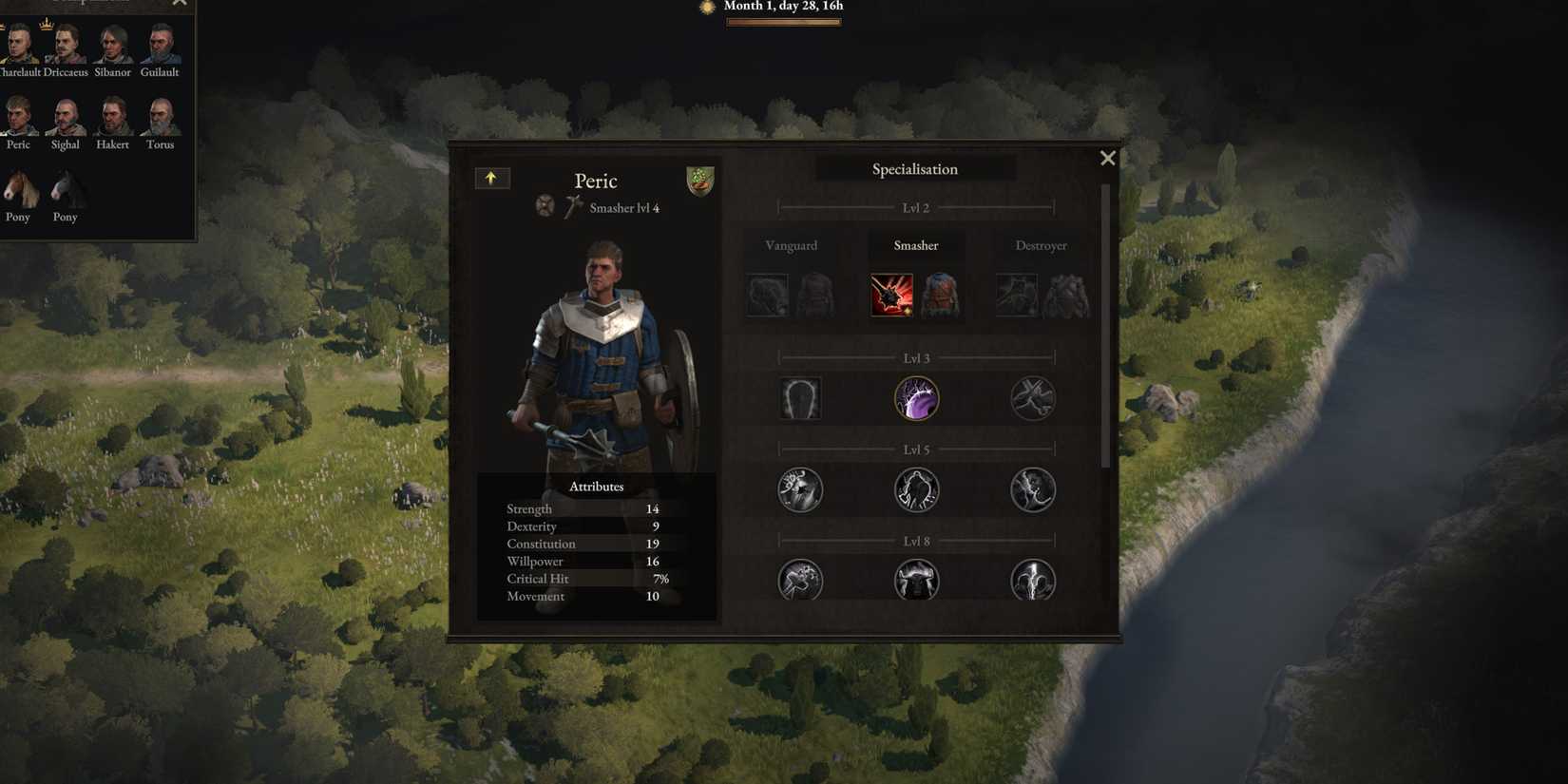Select the rightmost crossed-weapons Lvl 3 skill

click(1033, 398)
